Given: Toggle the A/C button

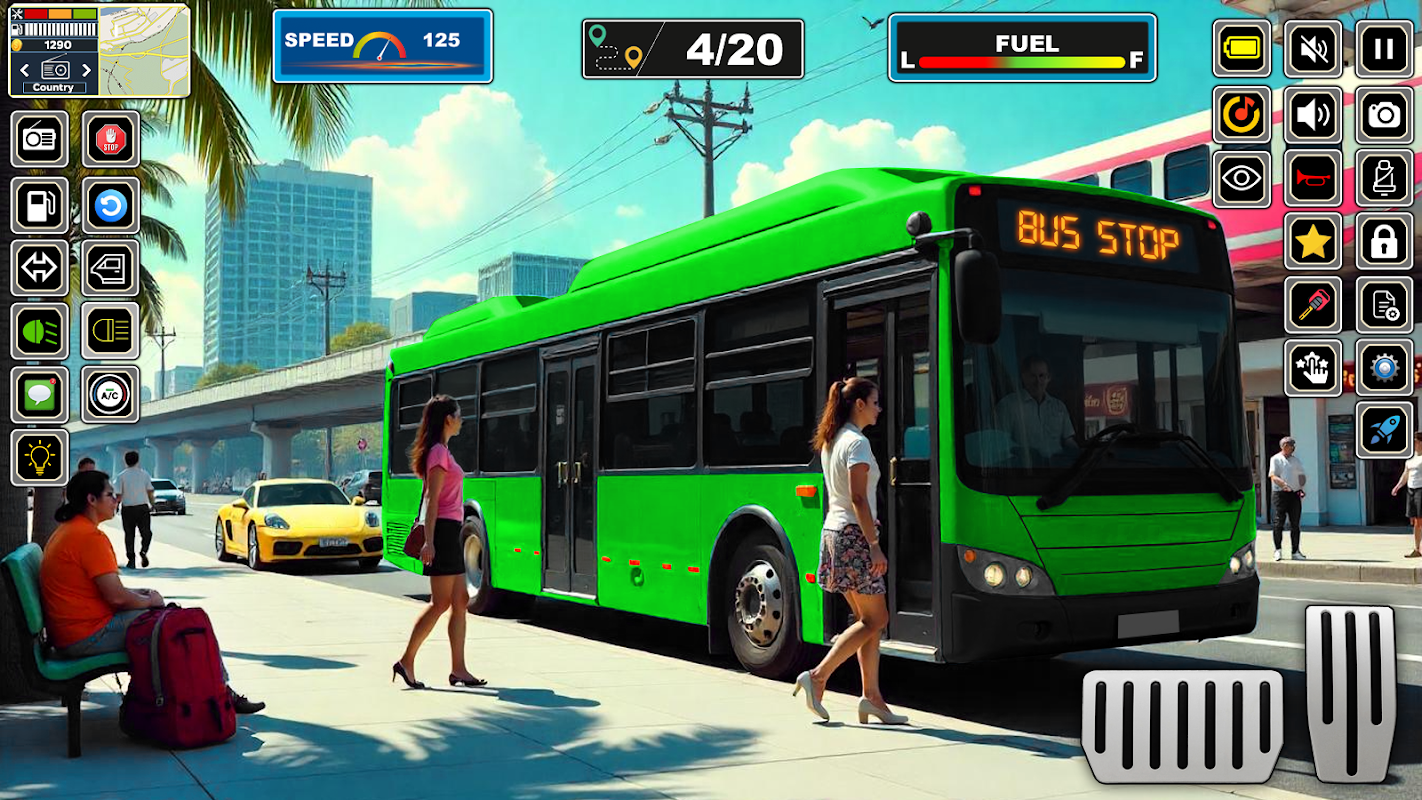Looking at the screenshot, I should [110, 395].
